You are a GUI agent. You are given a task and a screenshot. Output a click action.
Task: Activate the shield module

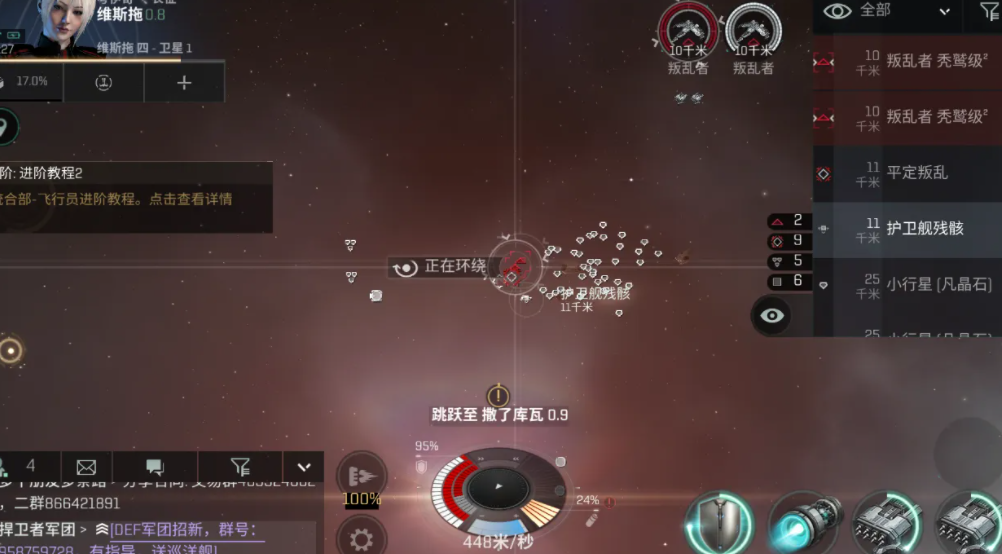[x=719, y=524]
